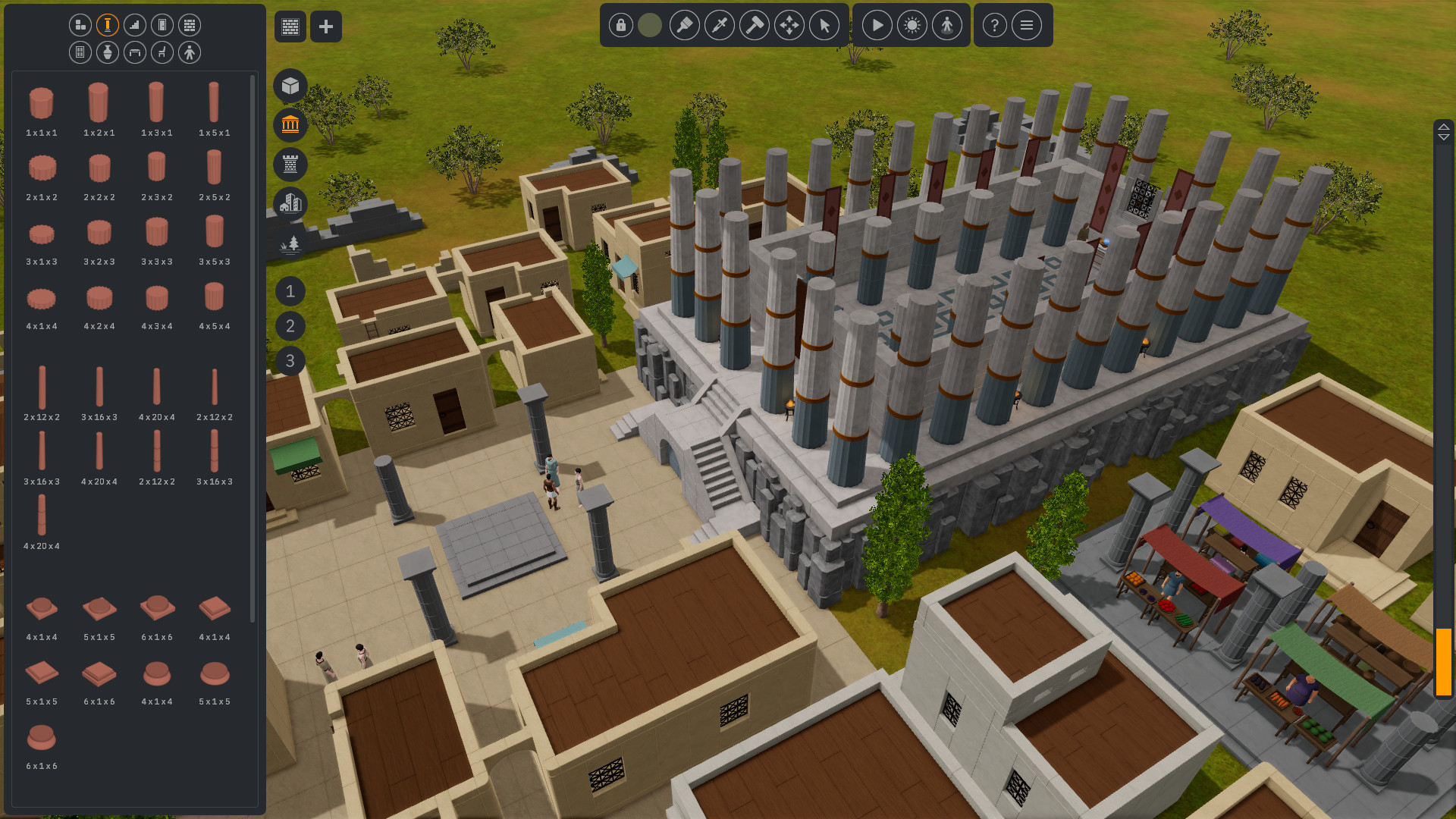Select the column category in the parts panel
The width and height of the screenshot is (1456, 819).
point(107,24)
